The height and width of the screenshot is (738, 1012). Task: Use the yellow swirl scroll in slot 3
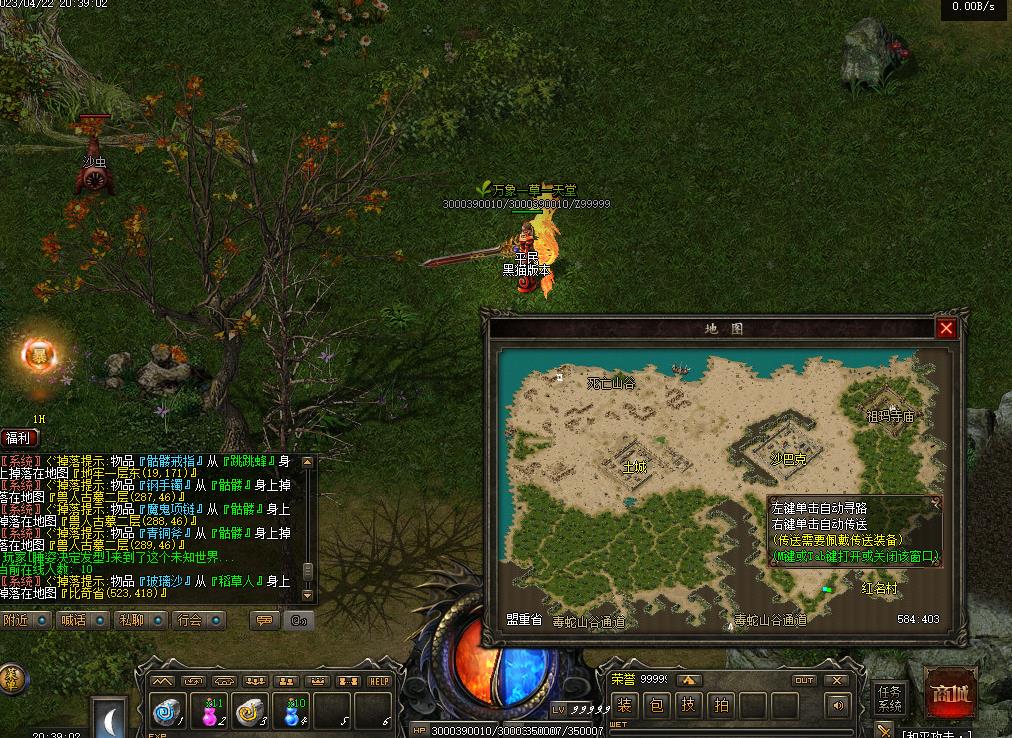(250, 710)
